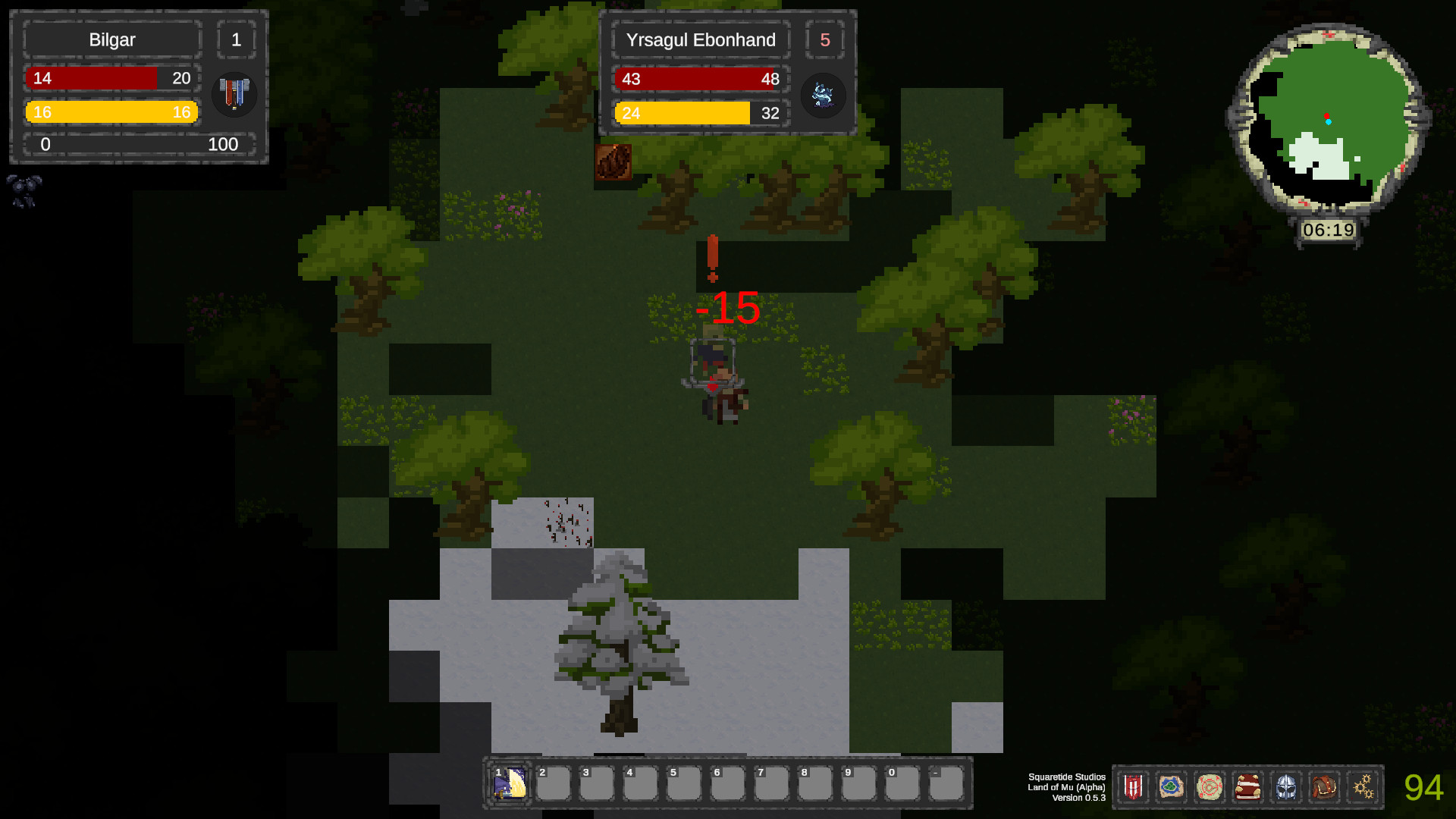Click the yellow stamina bar of Yrsagul
This screenshot has height=819, width=1456.
[x=699, y=113]
